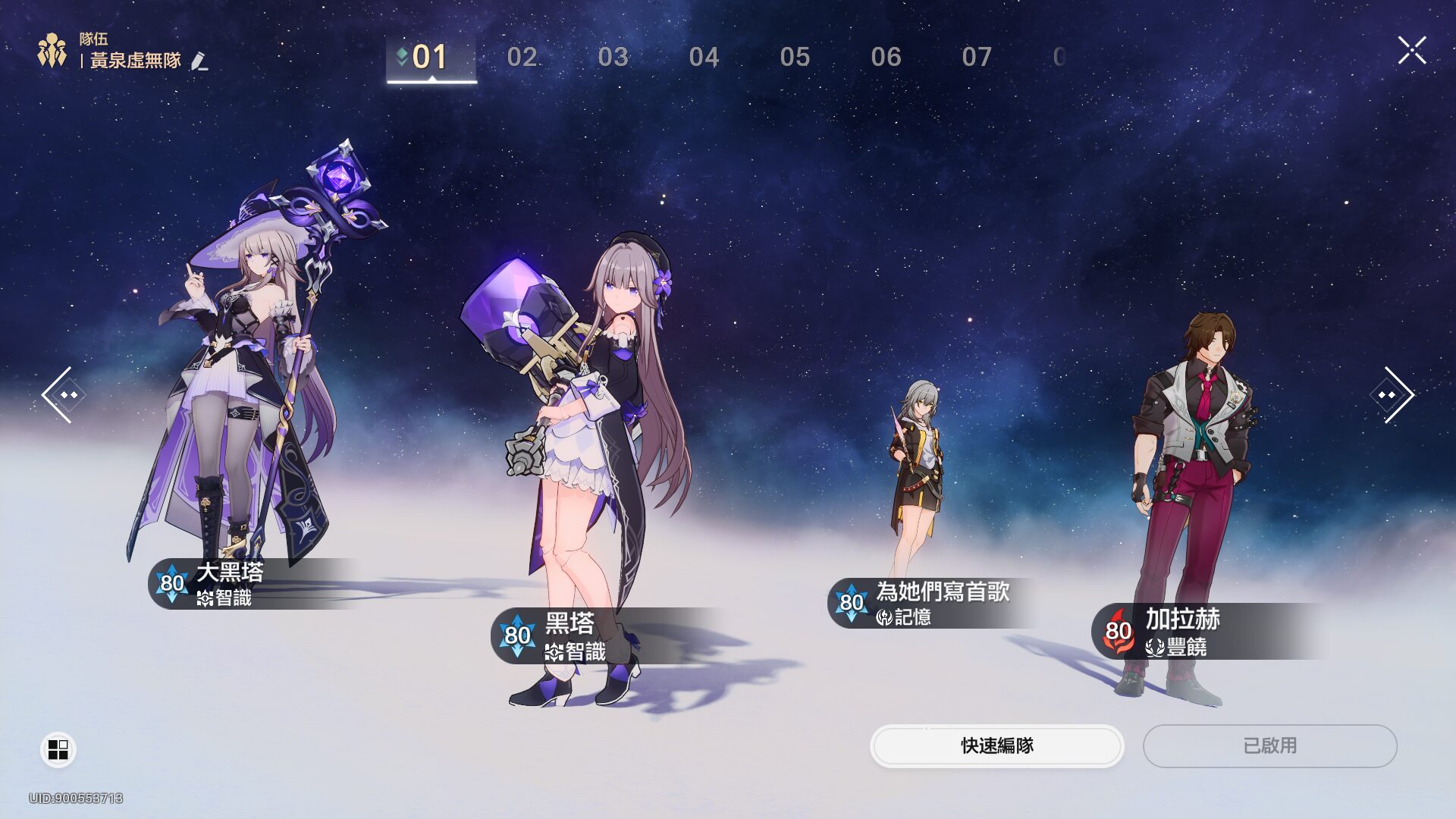Switch to team tab 02

coord(522,57)
